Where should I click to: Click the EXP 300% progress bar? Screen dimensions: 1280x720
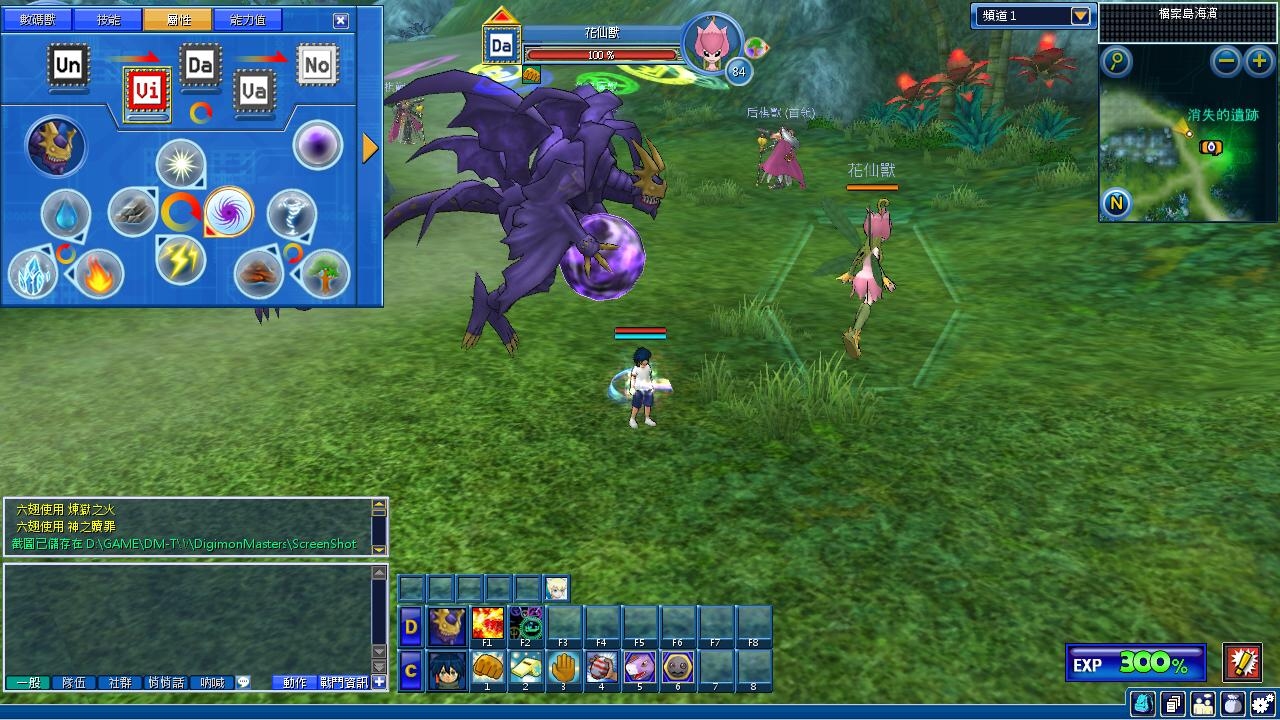pyautogui.click(x=1137, y=662)
